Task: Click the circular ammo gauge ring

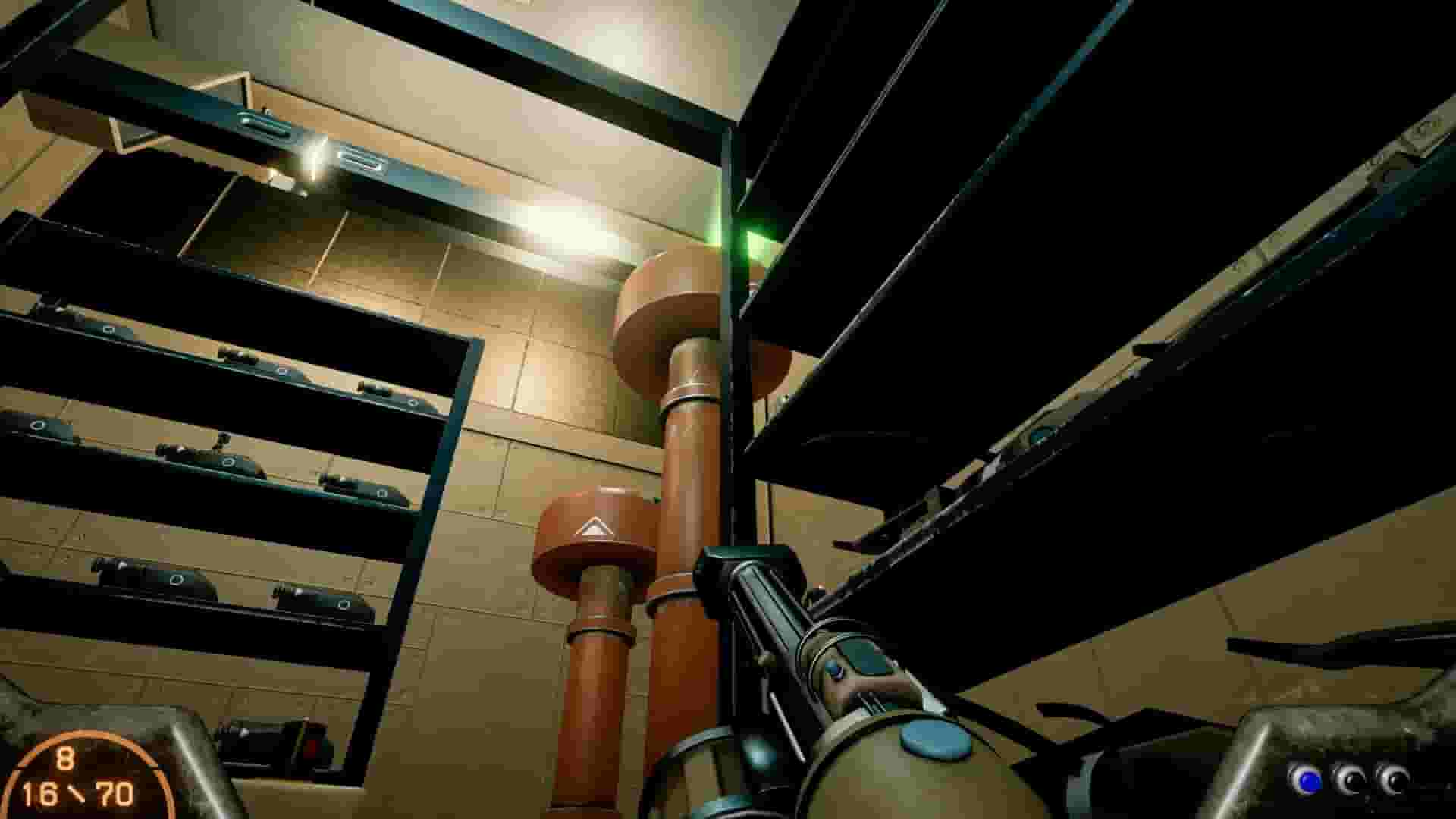Action: click(x=83, y=733)
